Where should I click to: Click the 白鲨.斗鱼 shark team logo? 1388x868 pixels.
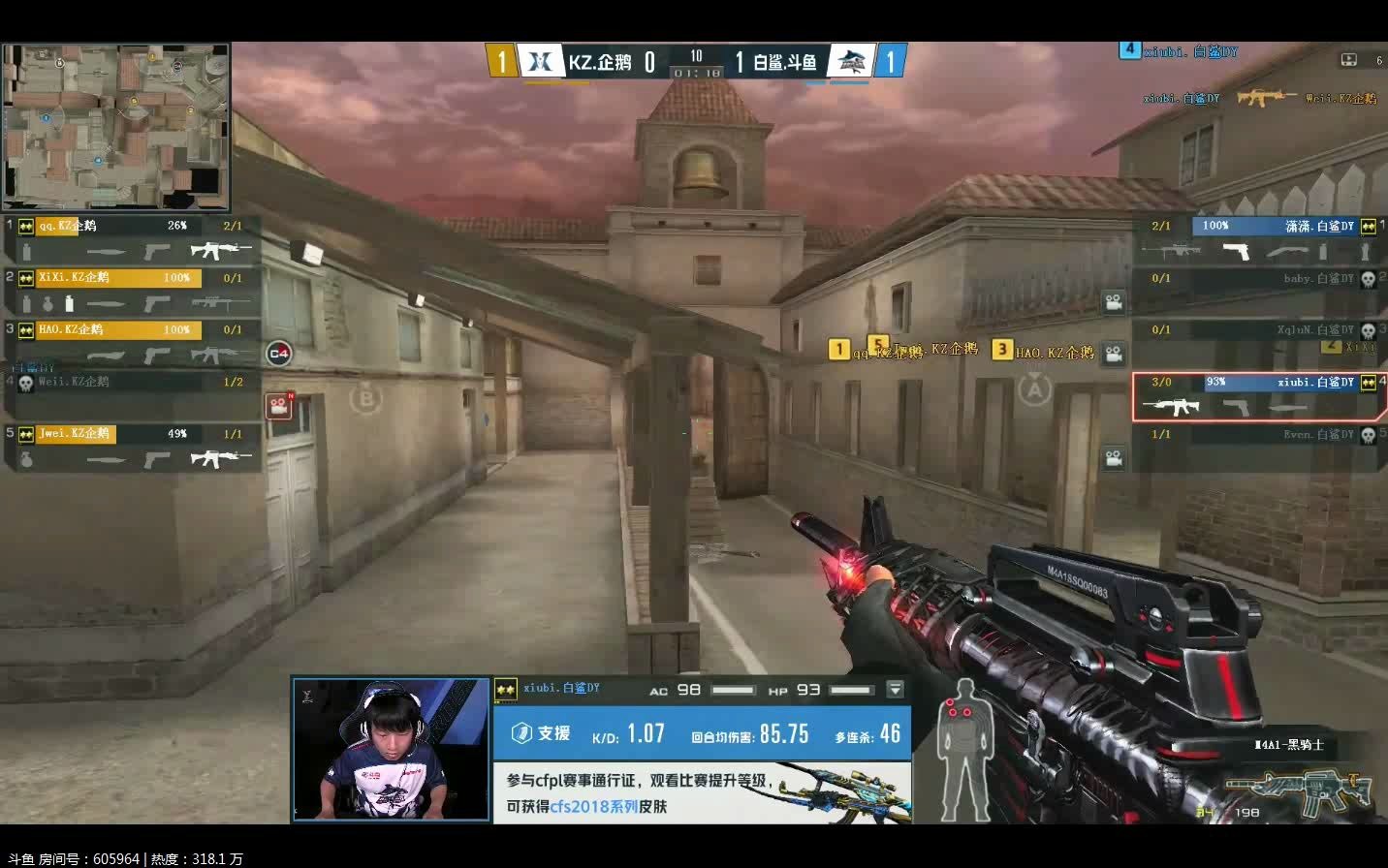(x=852, y=62)
